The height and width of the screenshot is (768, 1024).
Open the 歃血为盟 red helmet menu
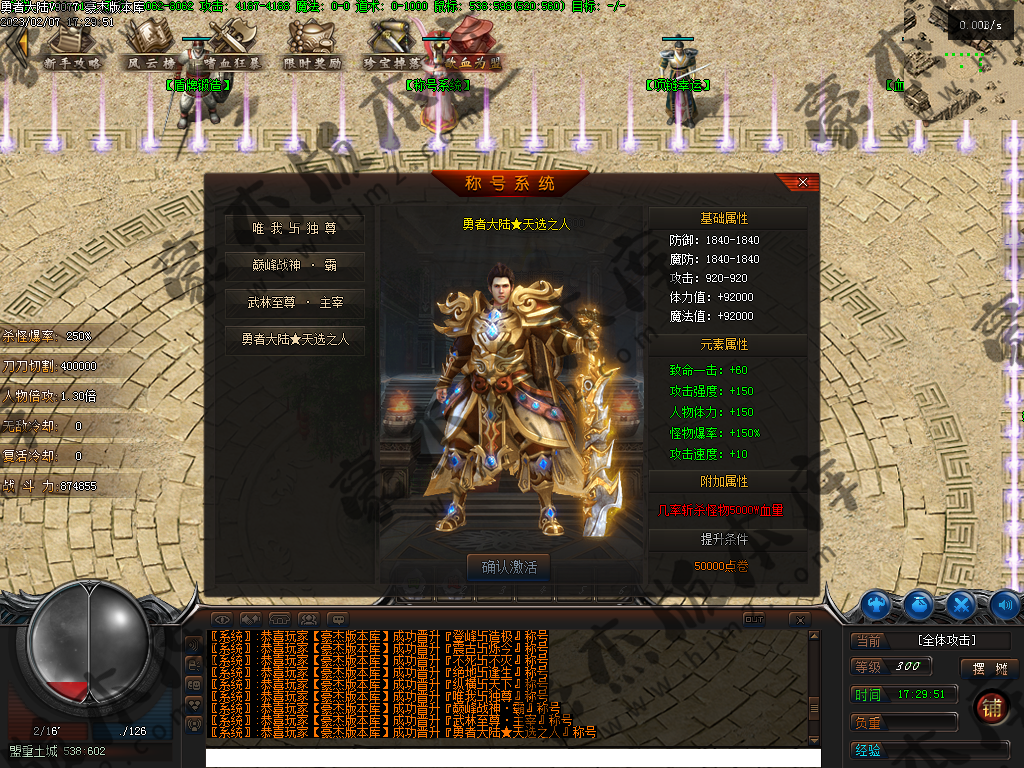[x=472, y=45]
